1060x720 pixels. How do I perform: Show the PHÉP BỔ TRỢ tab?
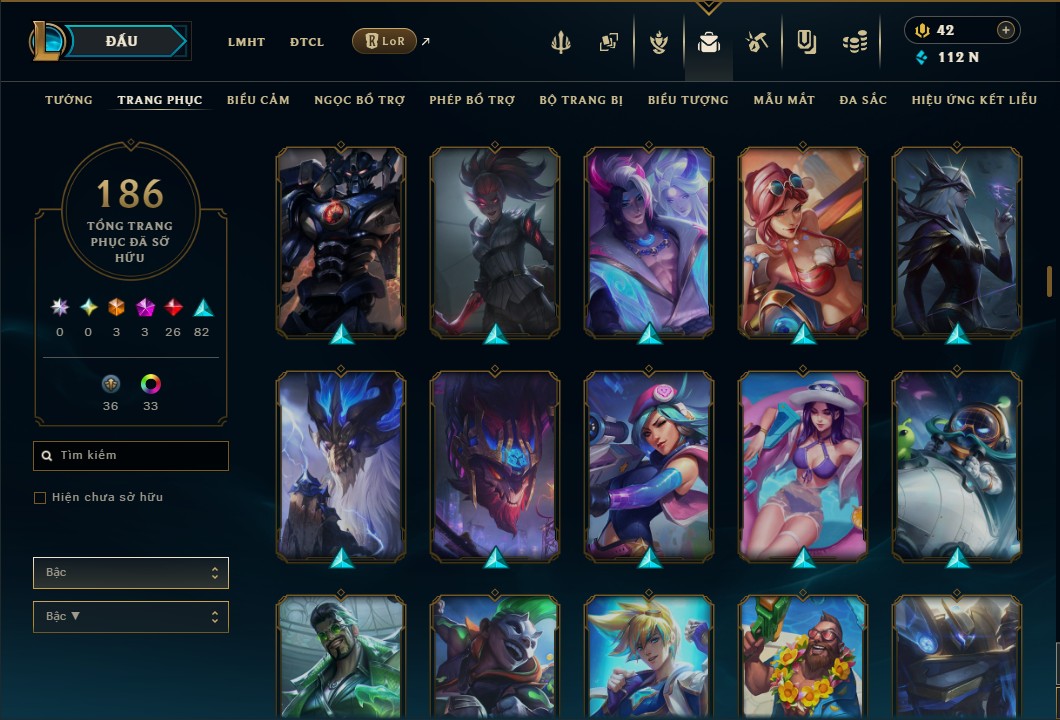pyautogui.click(x=472, y=100)
